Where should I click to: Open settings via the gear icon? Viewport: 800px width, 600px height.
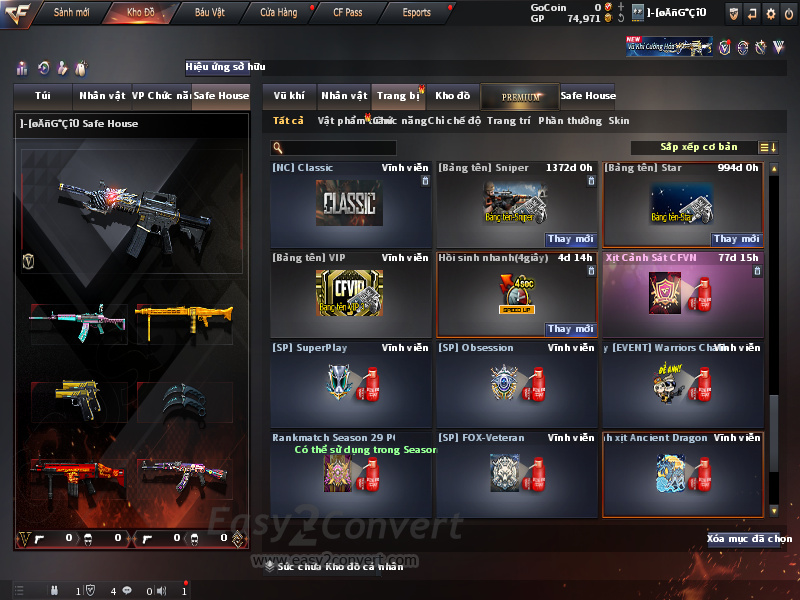770,13
